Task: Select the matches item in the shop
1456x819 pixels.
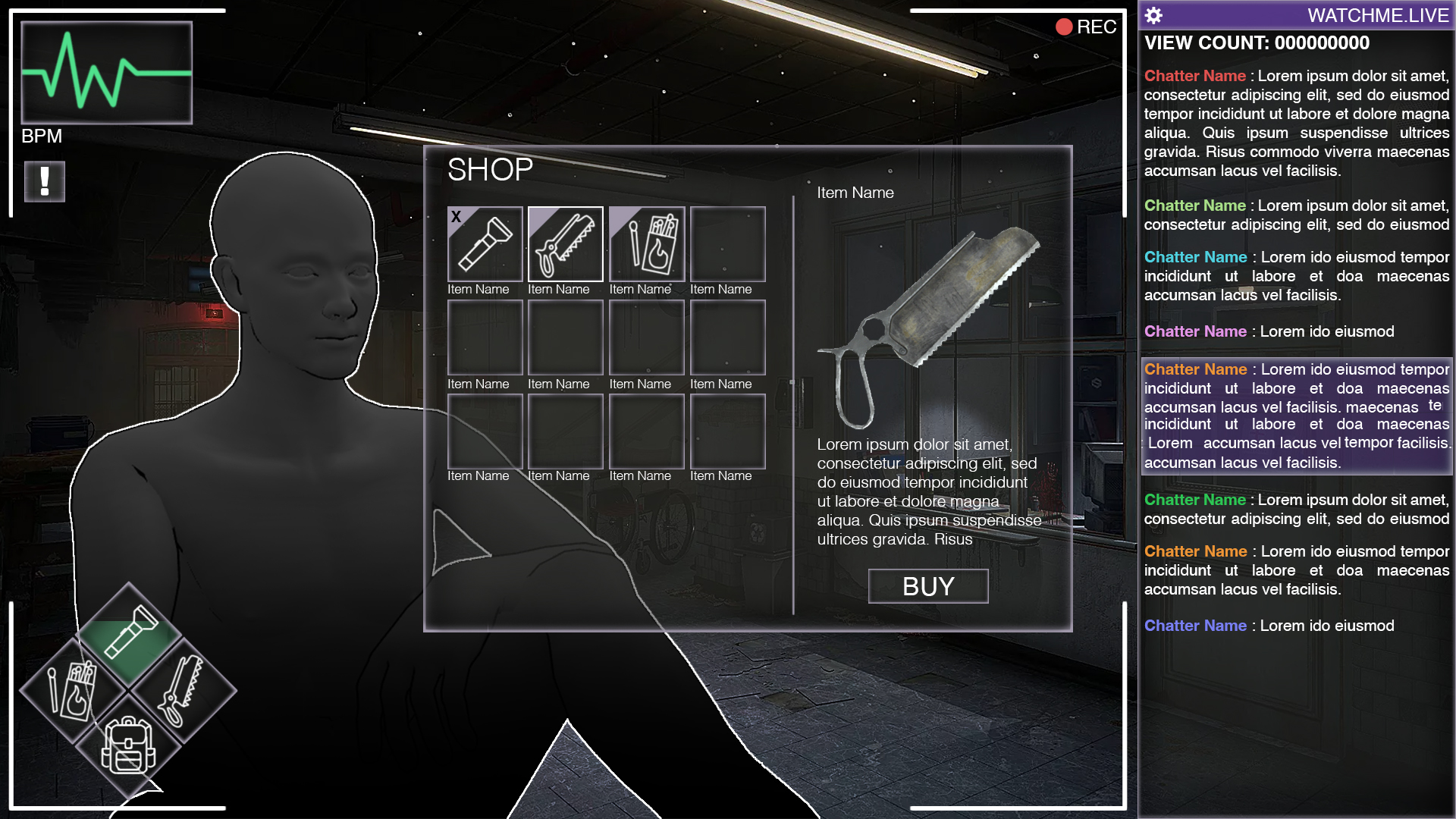Action: (647, 244)
